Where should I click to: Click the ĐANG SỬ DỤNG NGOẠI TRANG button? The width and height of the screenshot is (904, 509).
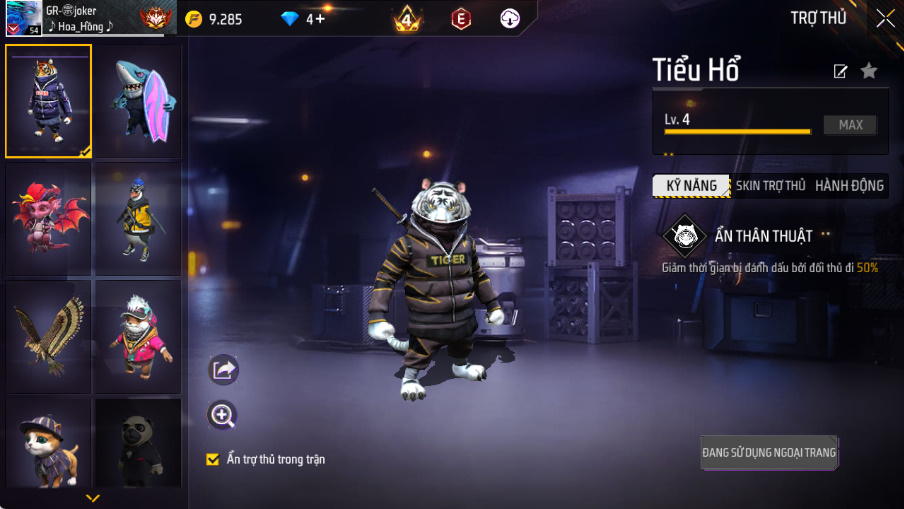tap(768, 453)
